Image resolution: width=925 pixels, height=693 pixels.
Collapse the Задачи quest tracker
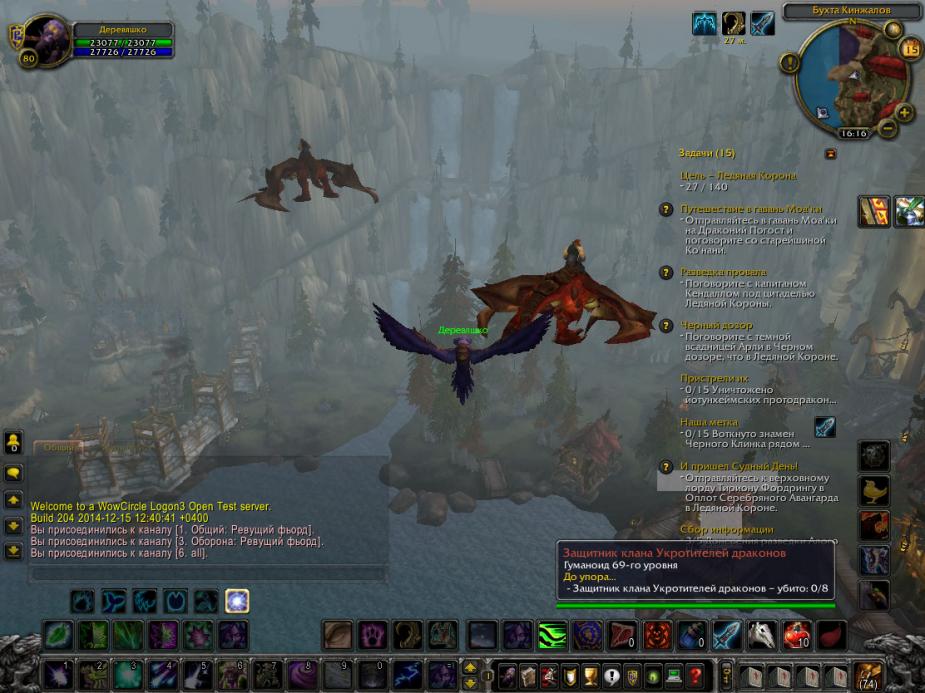(830, 153)
